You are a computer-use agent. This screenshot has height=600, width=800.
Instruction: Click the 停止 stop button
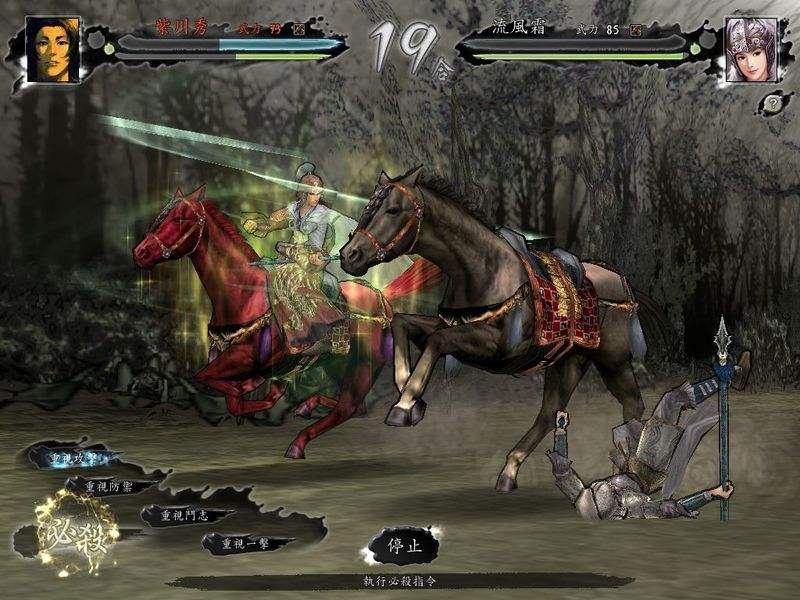(397, 546)
